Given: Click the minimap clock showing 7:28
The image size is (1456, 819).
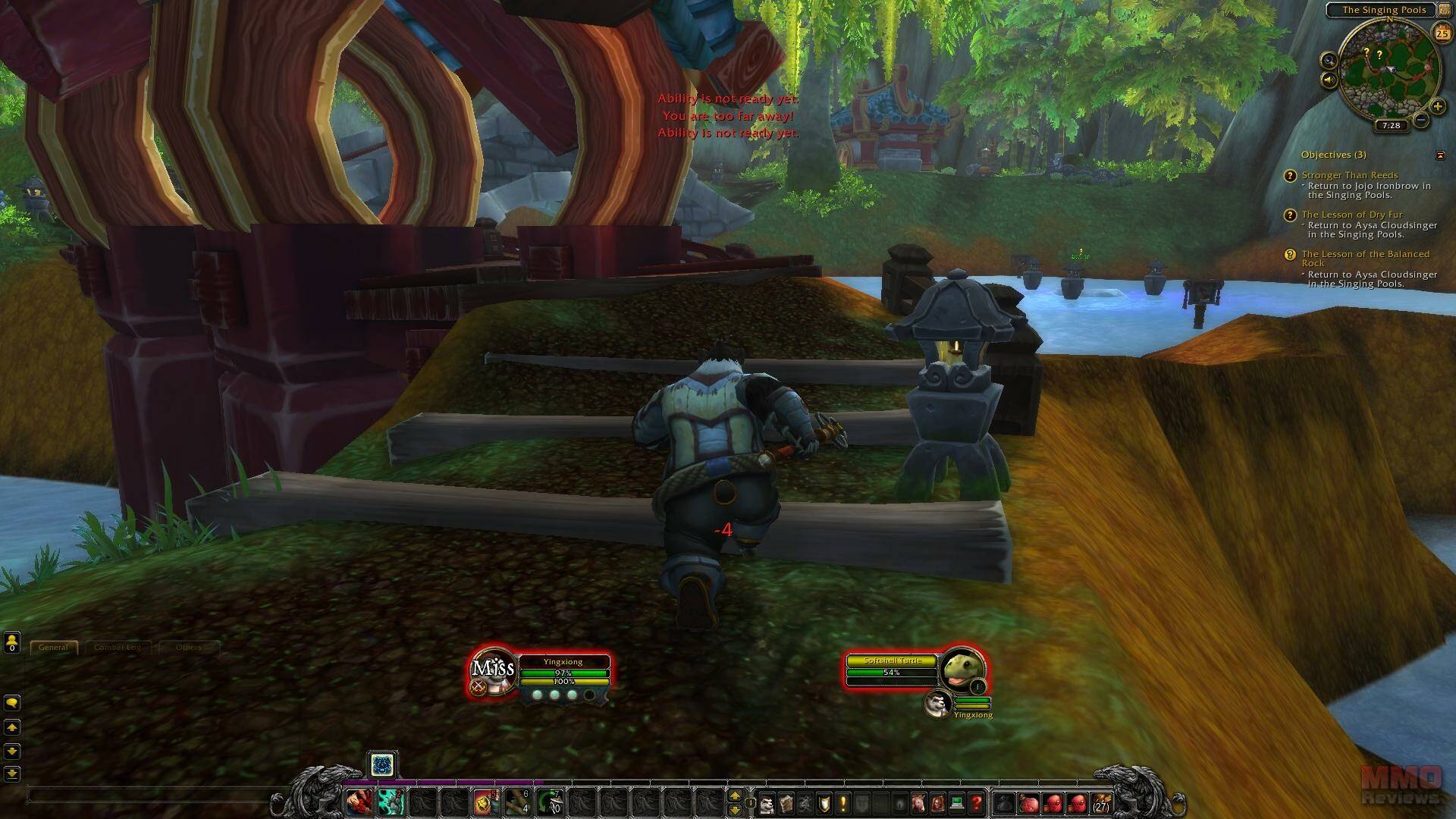Looking at the screenshot, I should pyautogui.click(x=1391, y=126).
